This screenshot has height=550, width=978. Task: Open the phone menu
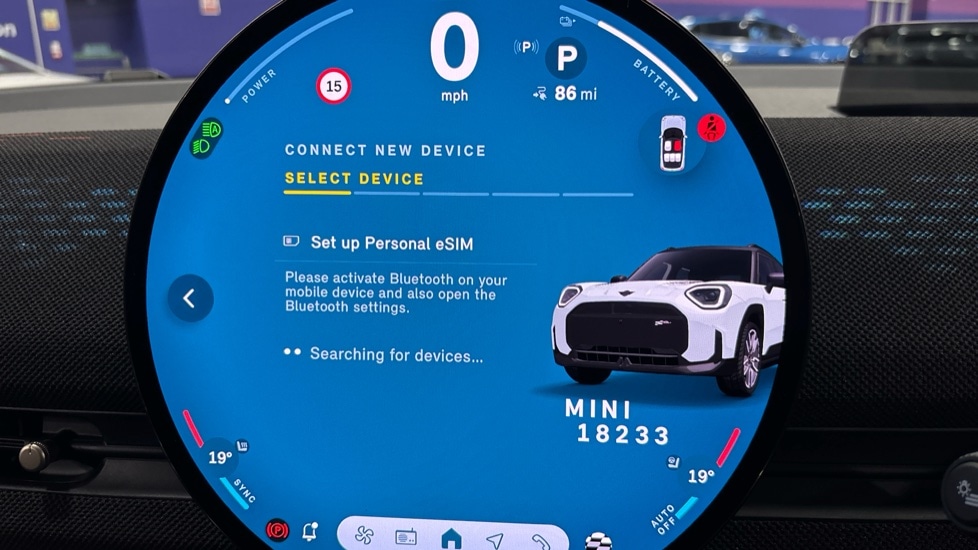coord(540,541)
